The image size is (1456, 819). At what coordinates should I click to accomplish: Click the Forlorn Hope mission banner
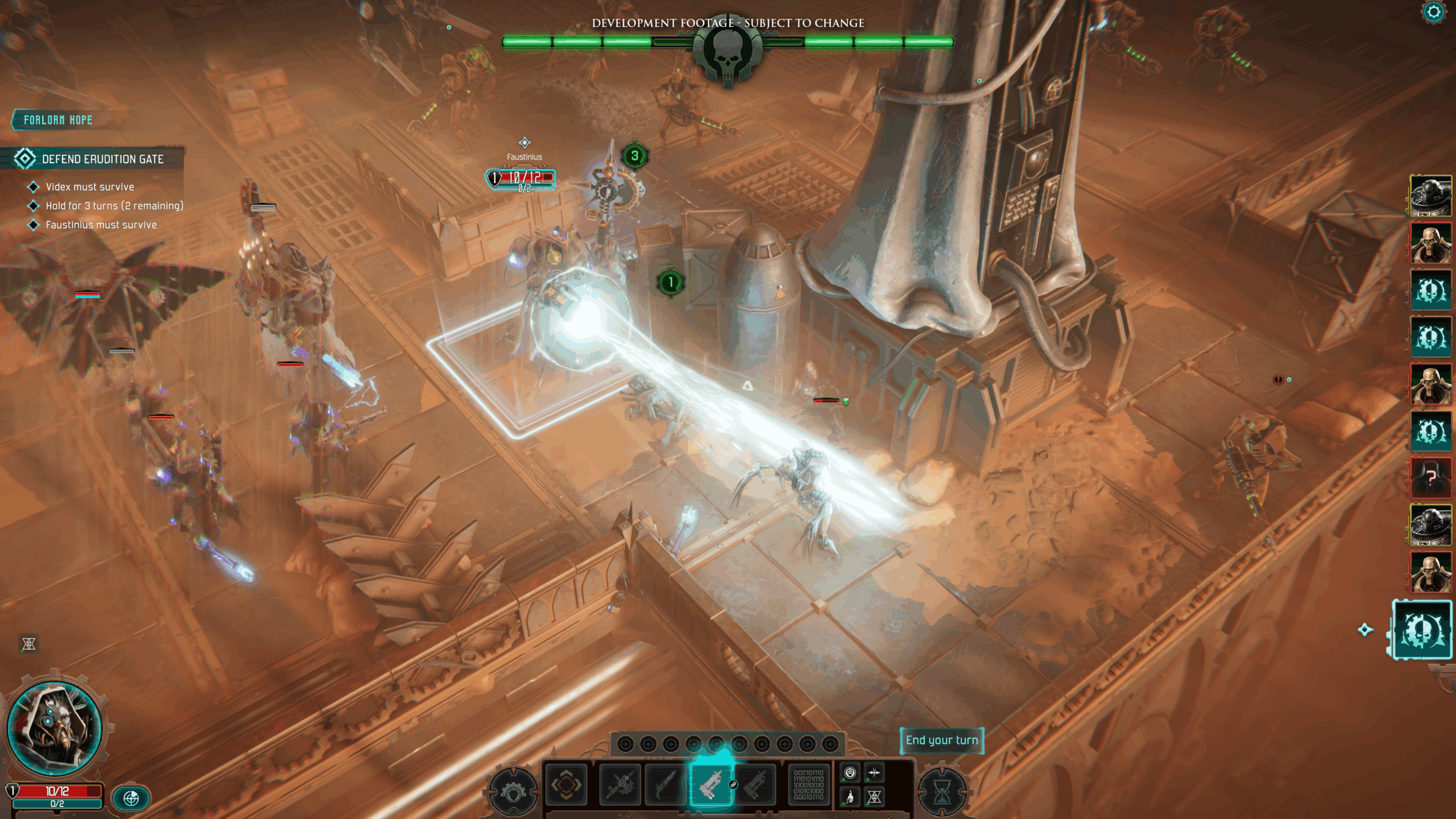(x=58, y=120)
